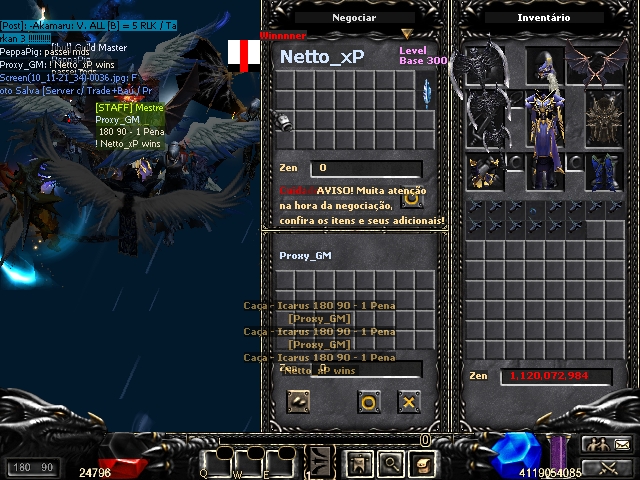The image size is (640, 480).
Task: Click the zen transfer button in trade panel
Action: (298, 402)
